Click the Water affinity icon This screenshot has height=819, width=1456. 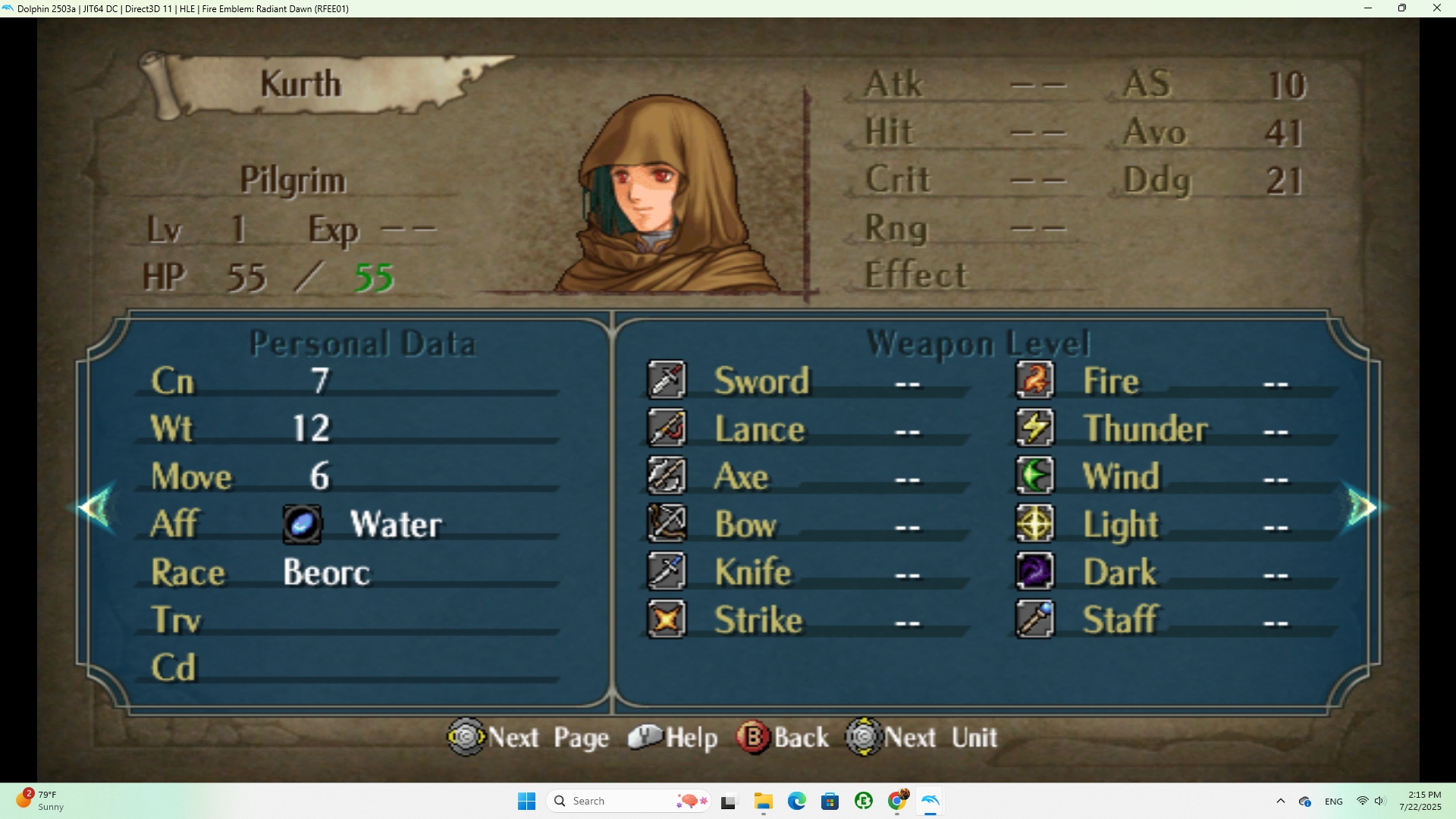click(302, 525)
